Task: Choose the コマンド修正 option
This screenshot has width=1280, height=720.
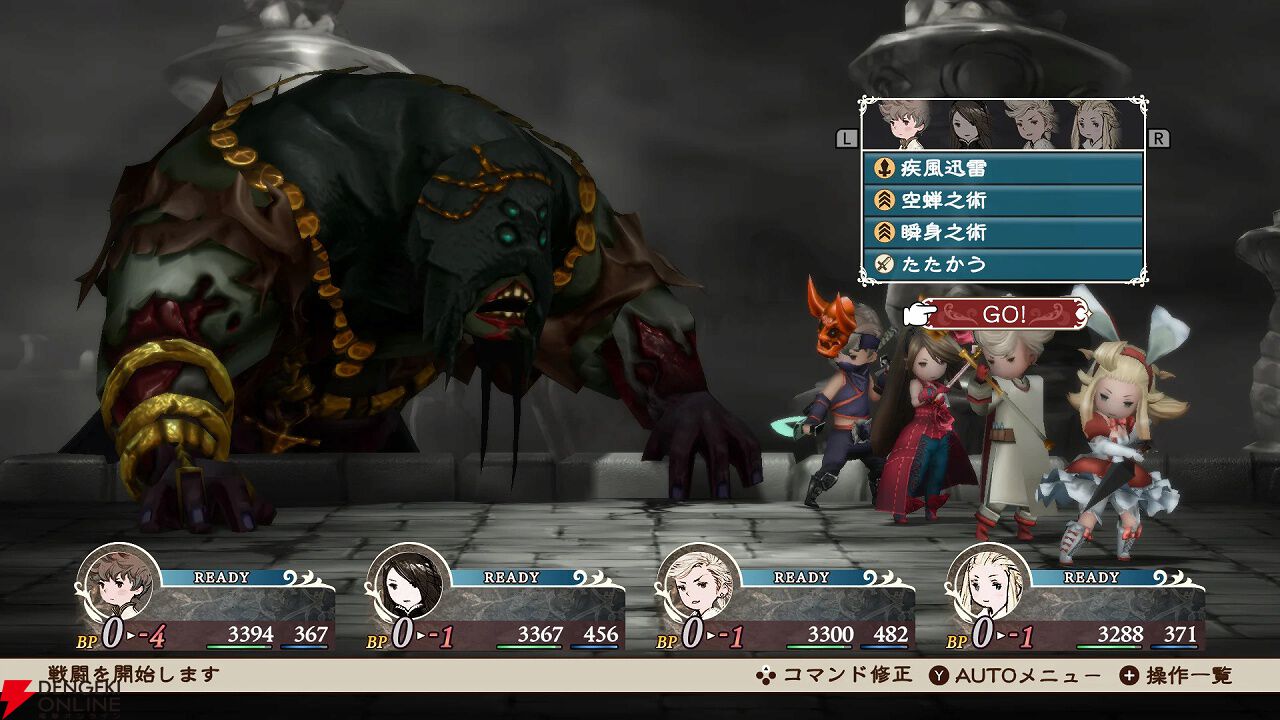Action: [834, 675]
